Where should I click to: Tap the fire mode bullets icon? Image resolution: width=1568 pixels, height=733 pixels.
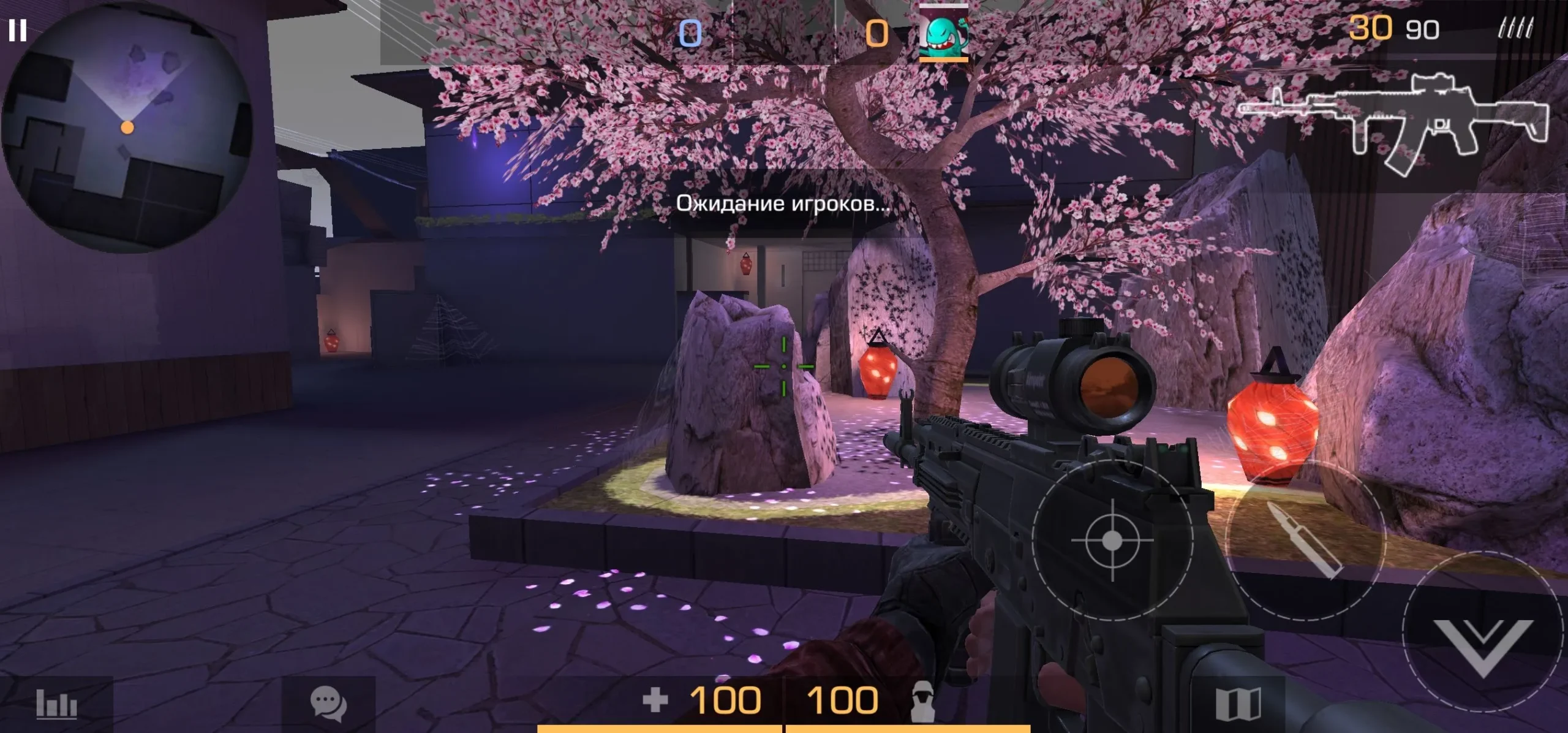pyautogui.click(x=1515, y=29)
